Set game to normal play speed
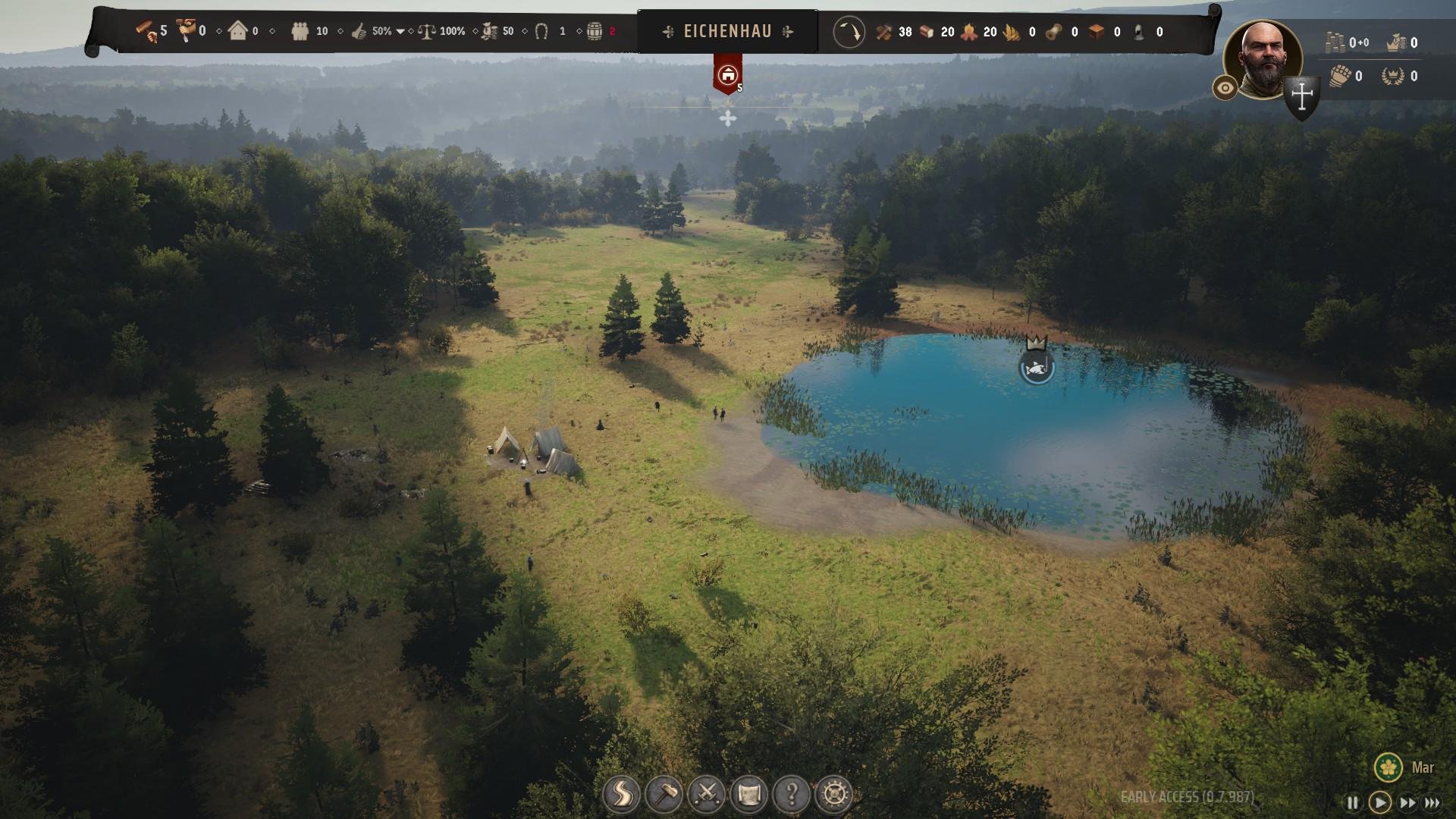The width and height of the screenshot is (1456, 819). pyautogui.click(x=1379, y=802)
